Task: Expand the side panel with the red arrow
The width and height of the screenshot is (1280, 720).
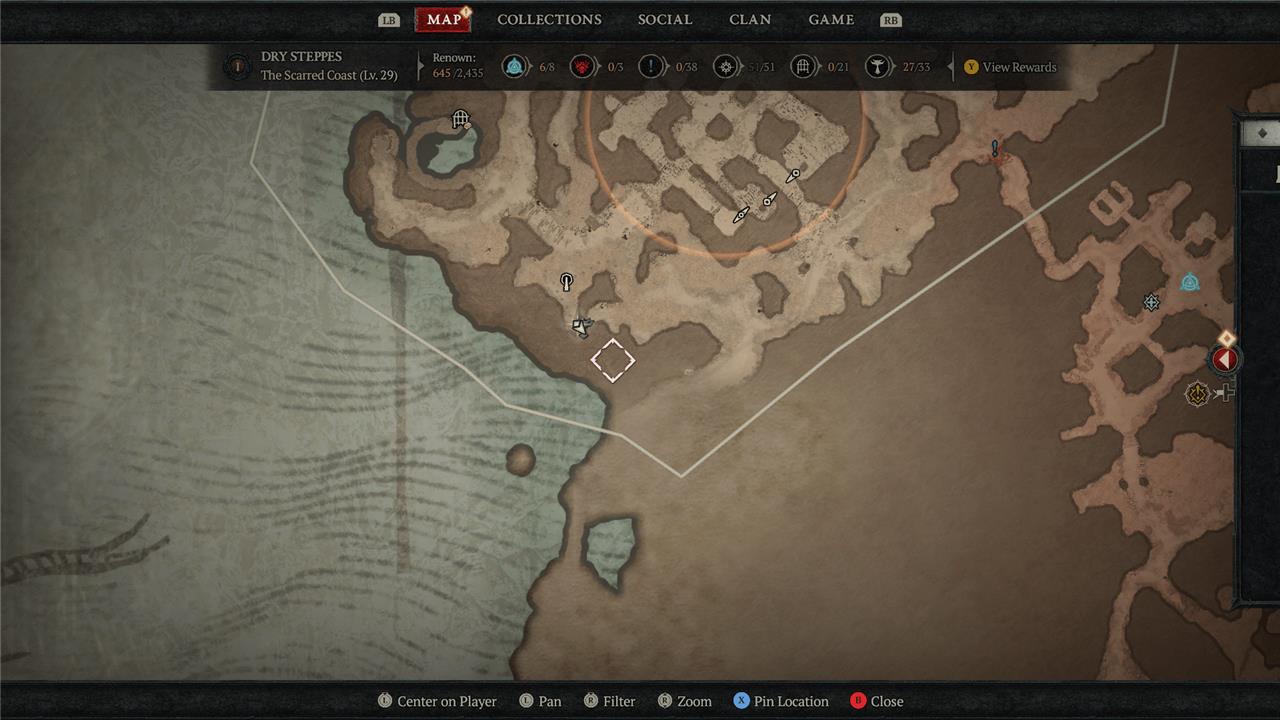Action: click(1225, 360)
